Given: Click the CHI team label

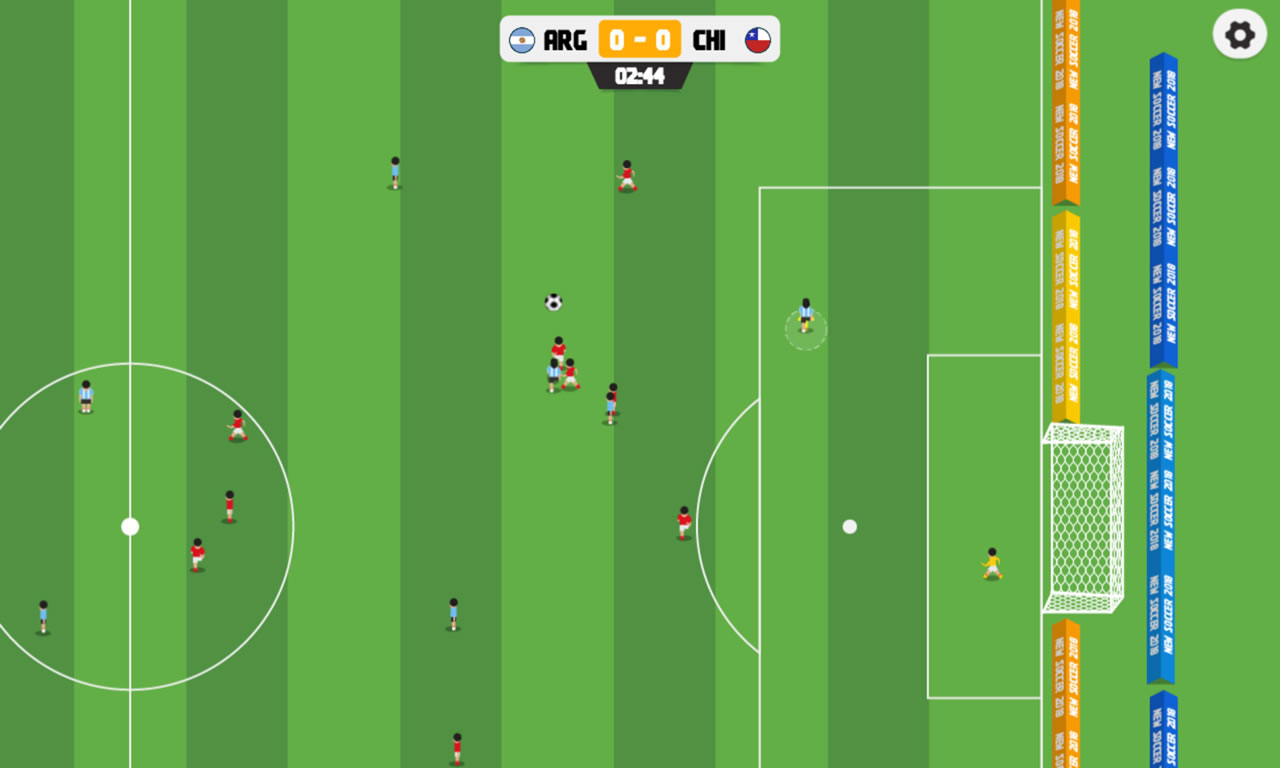Looking at the screenshot, I should click(x=711, y=41).
